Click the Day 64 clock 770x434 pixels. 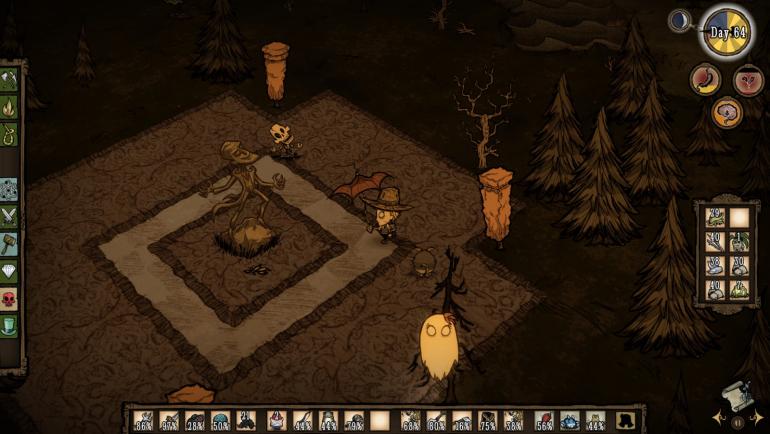(726, 32)
